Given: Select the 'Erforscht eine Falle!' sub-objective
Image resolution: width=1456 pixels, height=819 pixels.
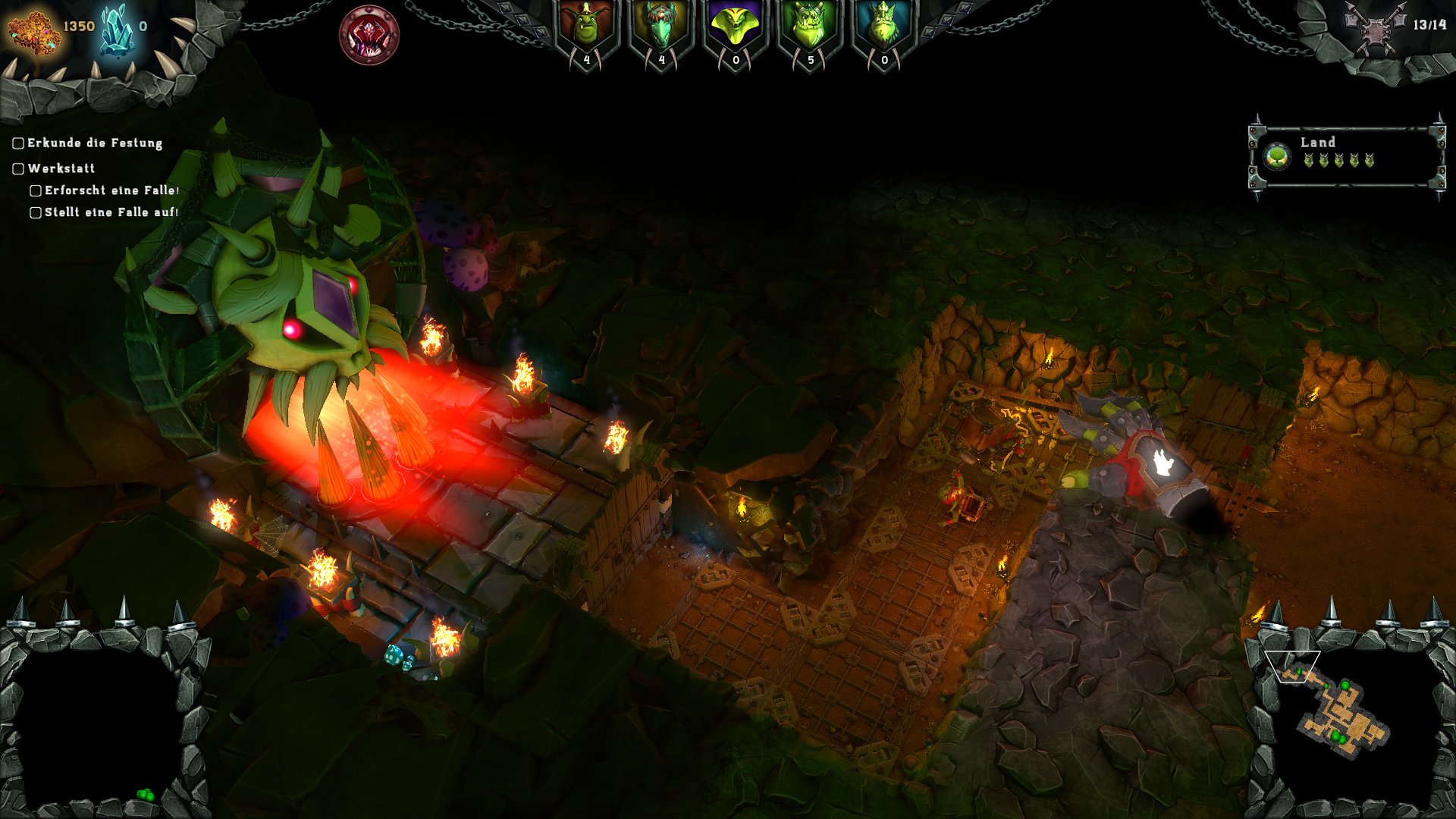Looking at the screenshot, I should point(111,190).
